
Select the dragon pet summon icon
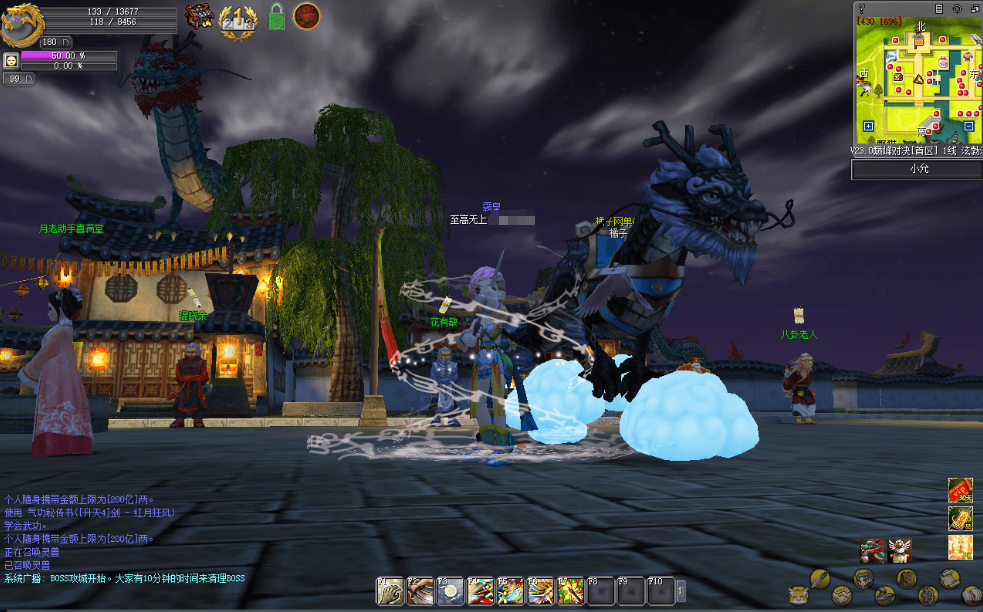click(x=873, y=550)
